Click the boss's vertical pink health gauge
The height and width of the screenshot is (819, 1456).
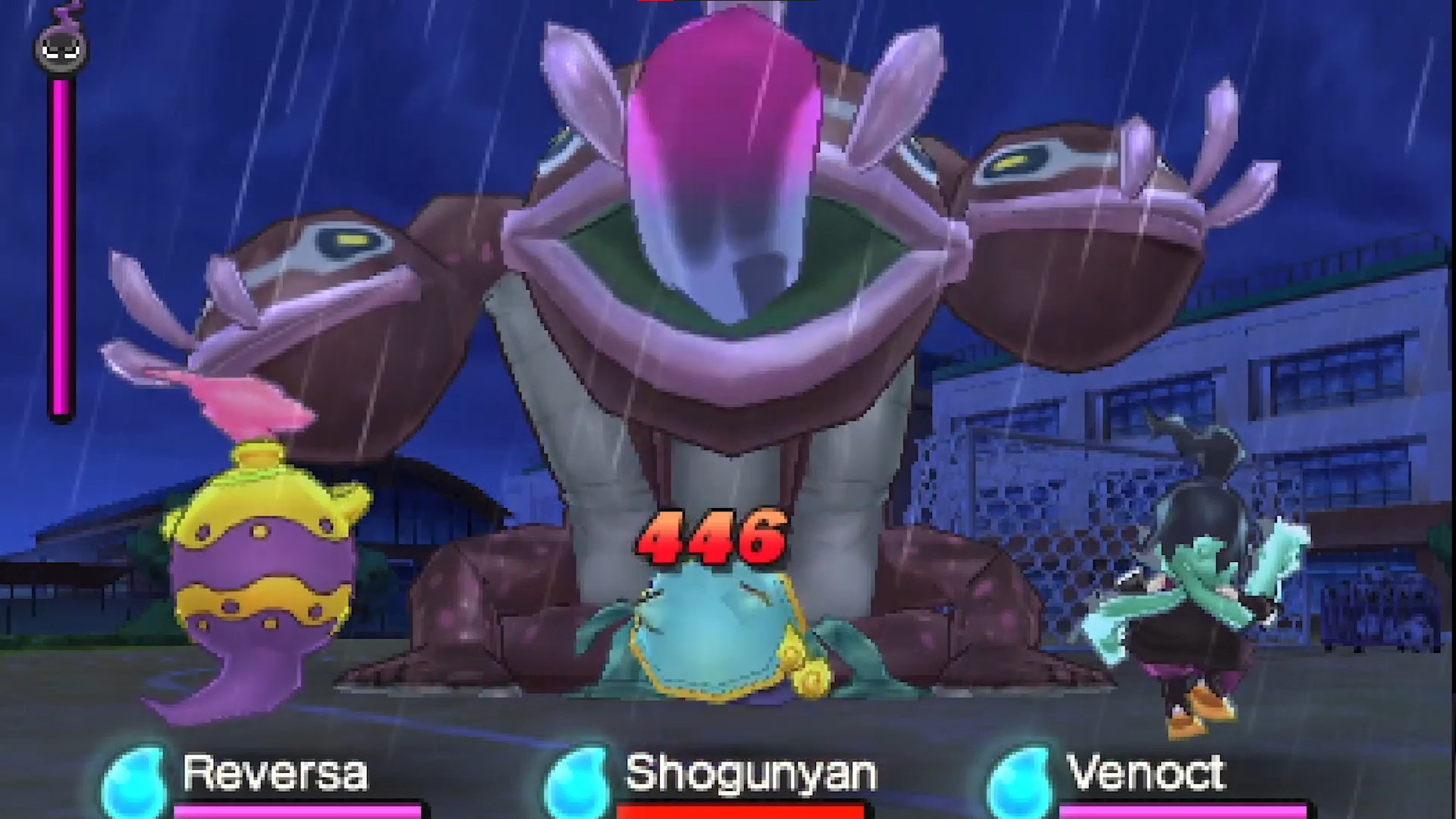(59, 243)
